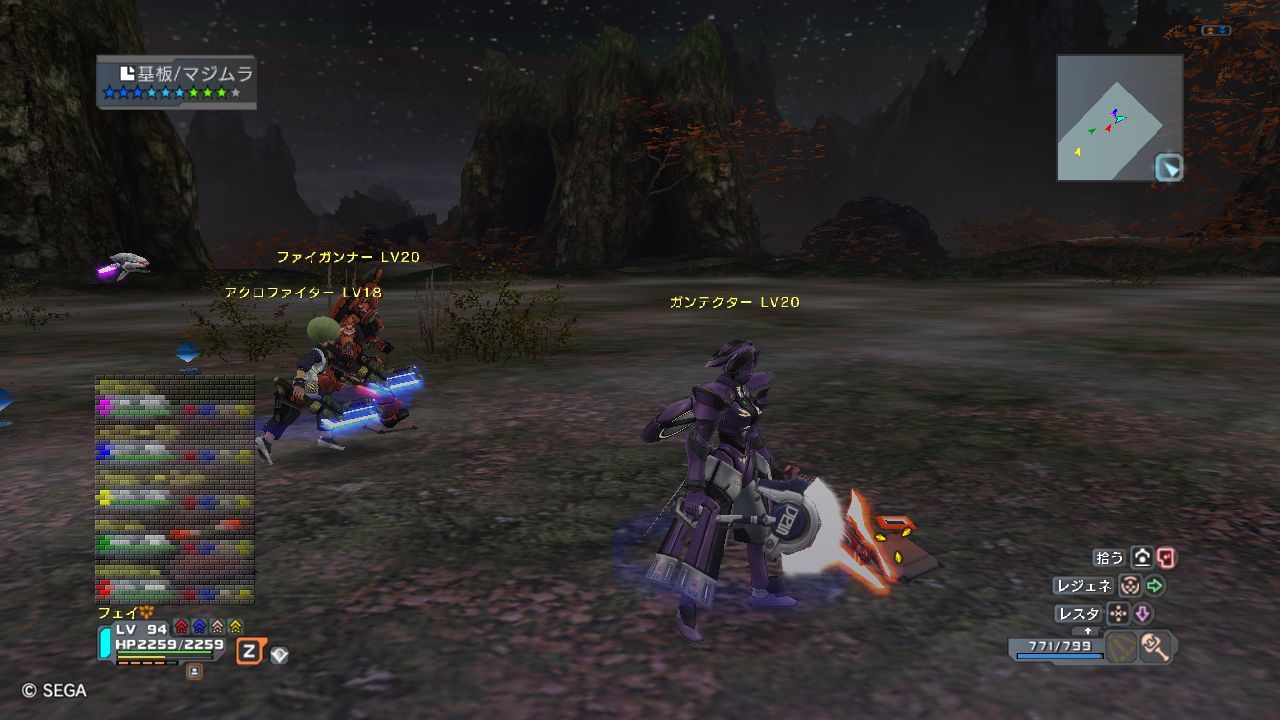
Task: Click the orange Z skill icon
Action: point(250,653)
